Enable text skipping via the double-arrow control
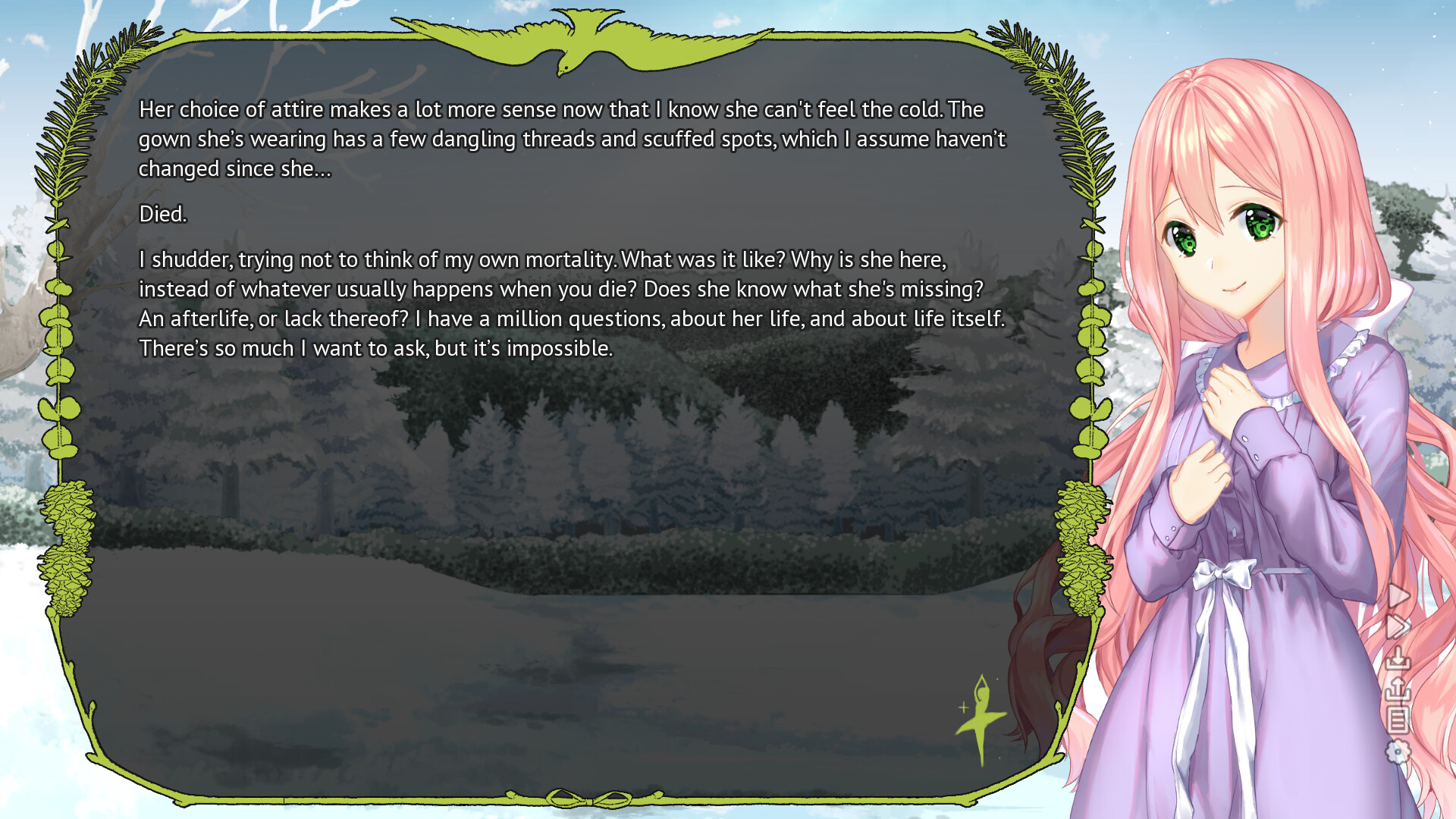This screenshot has width=1456, height=819. pos(1398,625)
